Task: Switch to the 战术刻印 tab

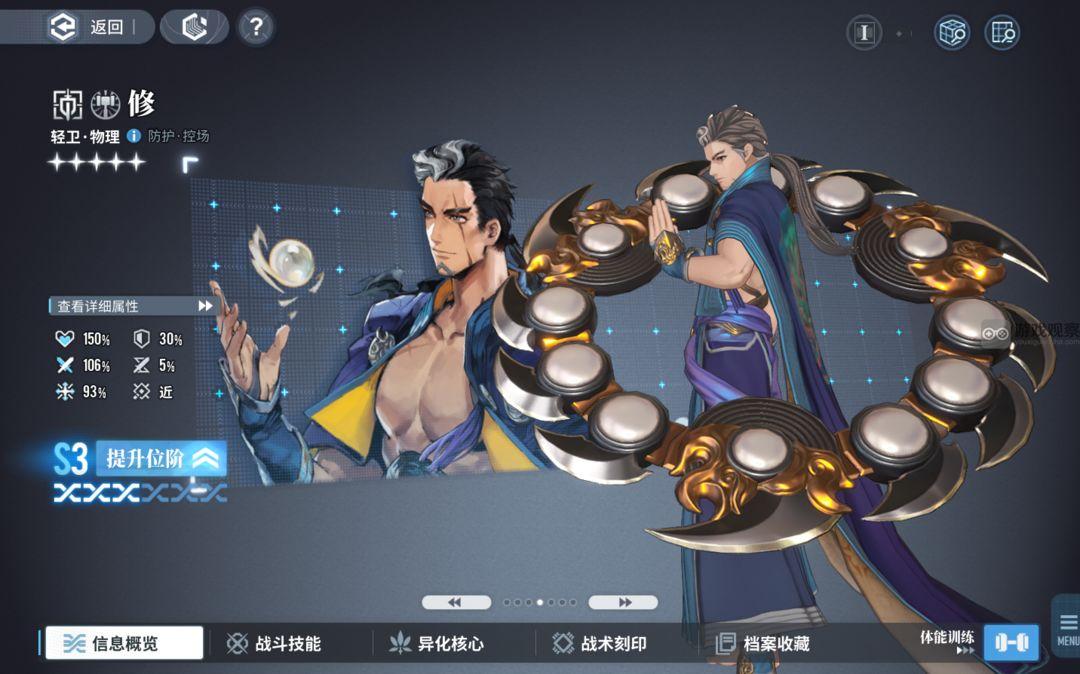Action: click(600, 643)
